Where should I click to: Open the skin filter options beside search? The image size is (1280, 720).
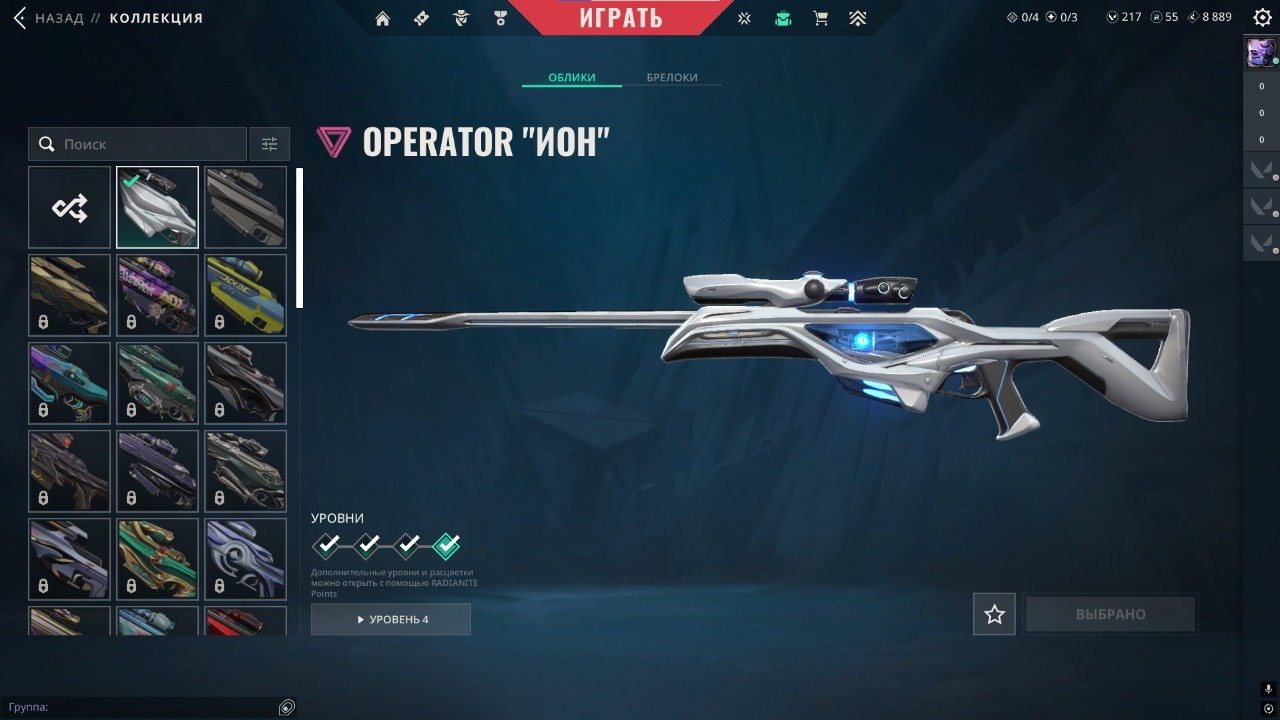268,143
